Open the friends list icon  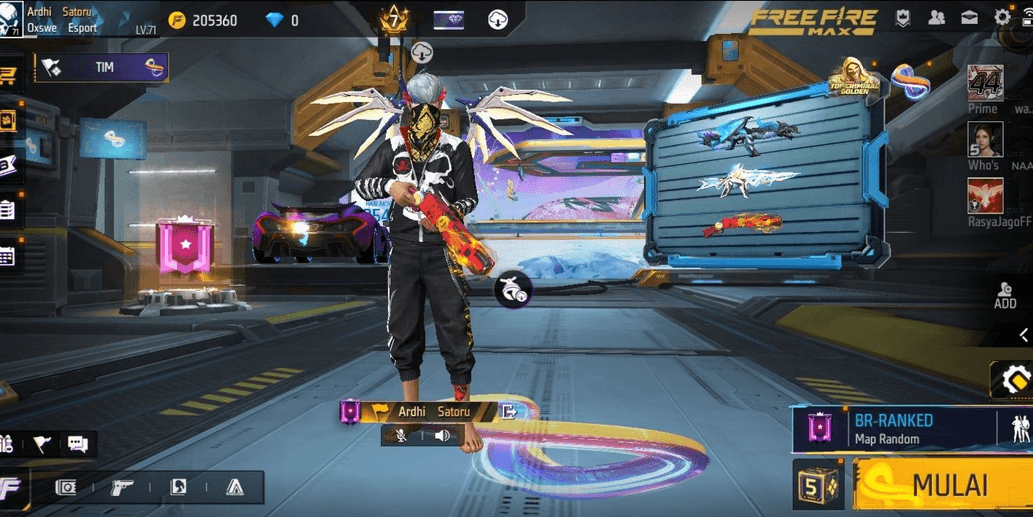point(936,17)
